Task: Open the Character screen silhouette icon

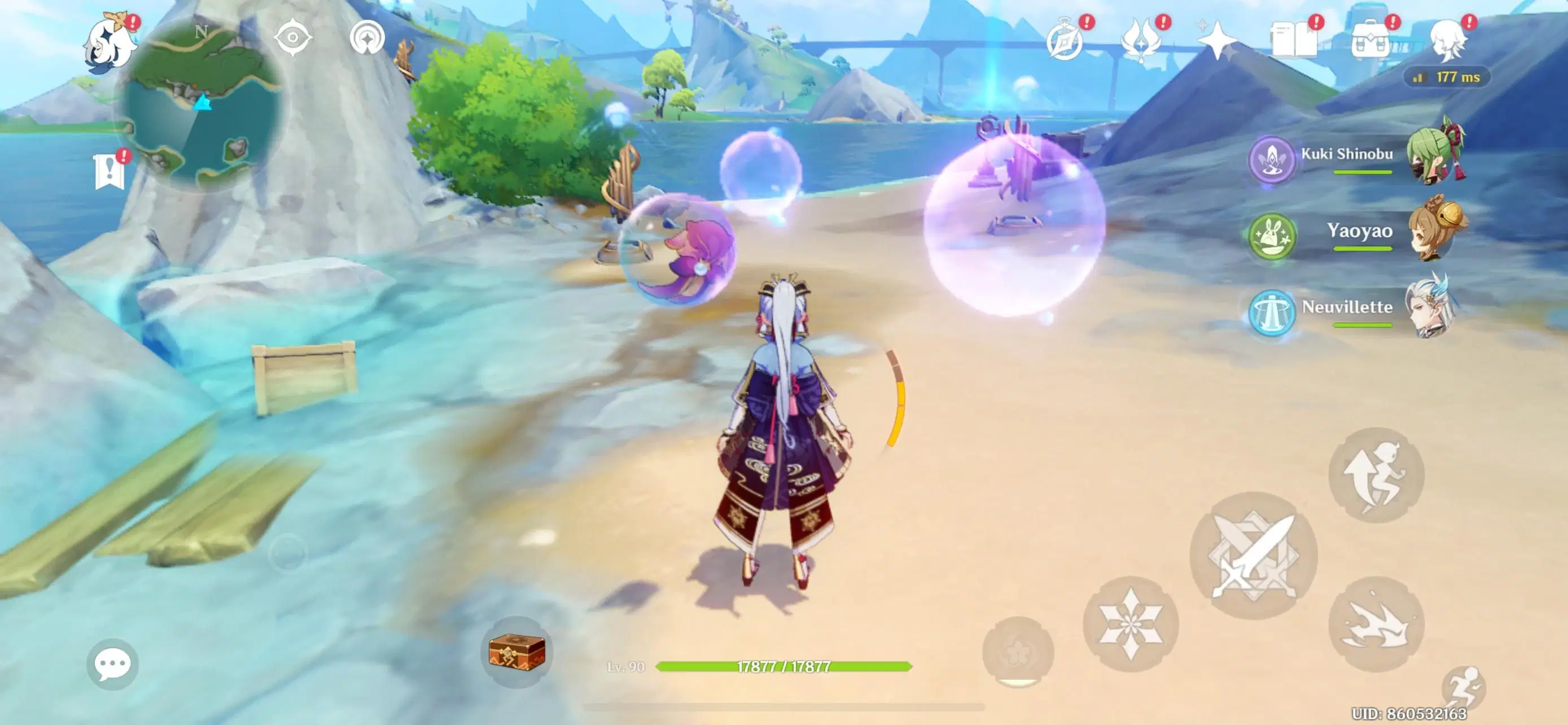Action: (1452, 40)
